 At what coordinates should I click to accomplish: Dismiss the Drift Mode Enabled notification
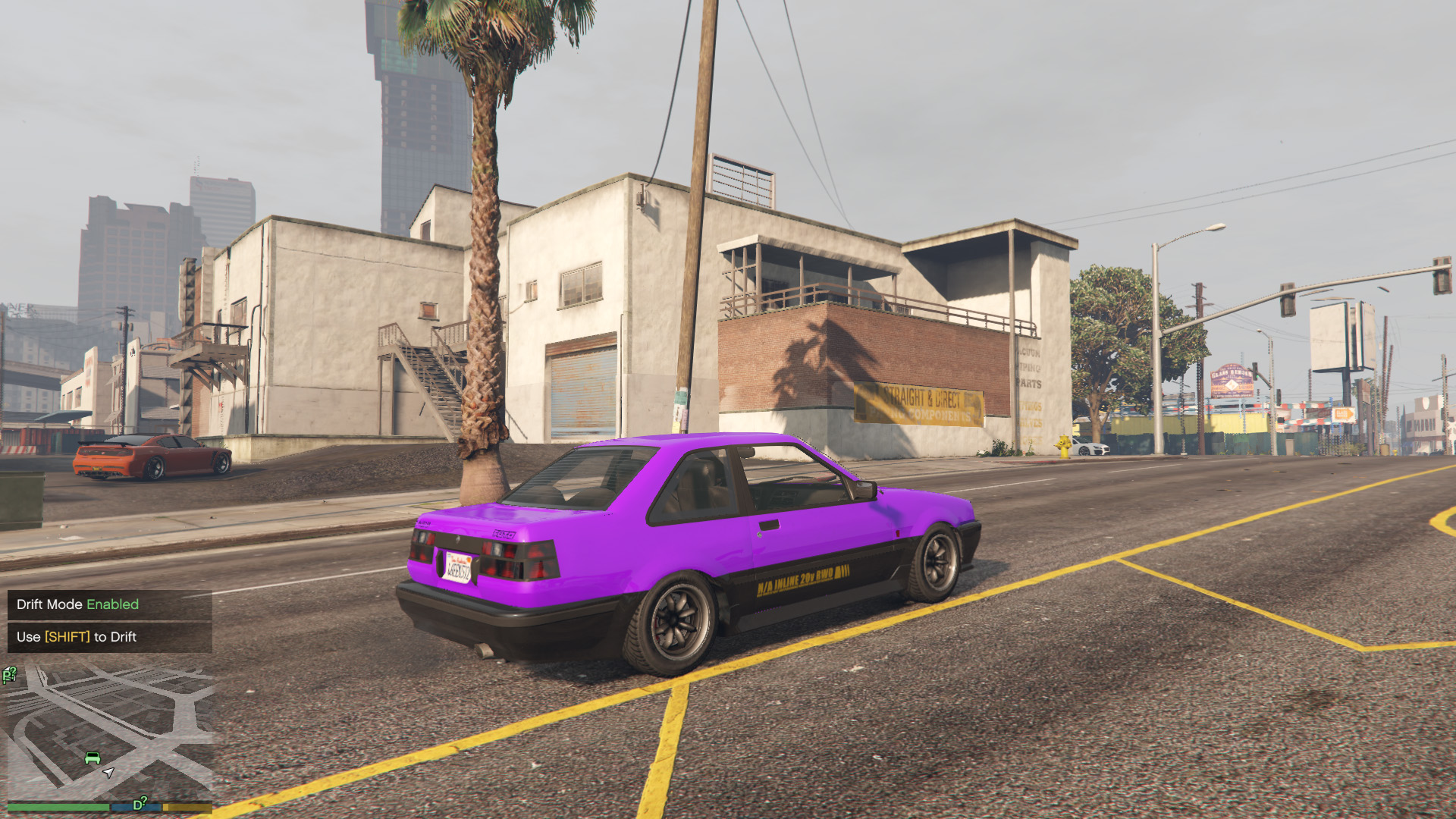(110, 604)
